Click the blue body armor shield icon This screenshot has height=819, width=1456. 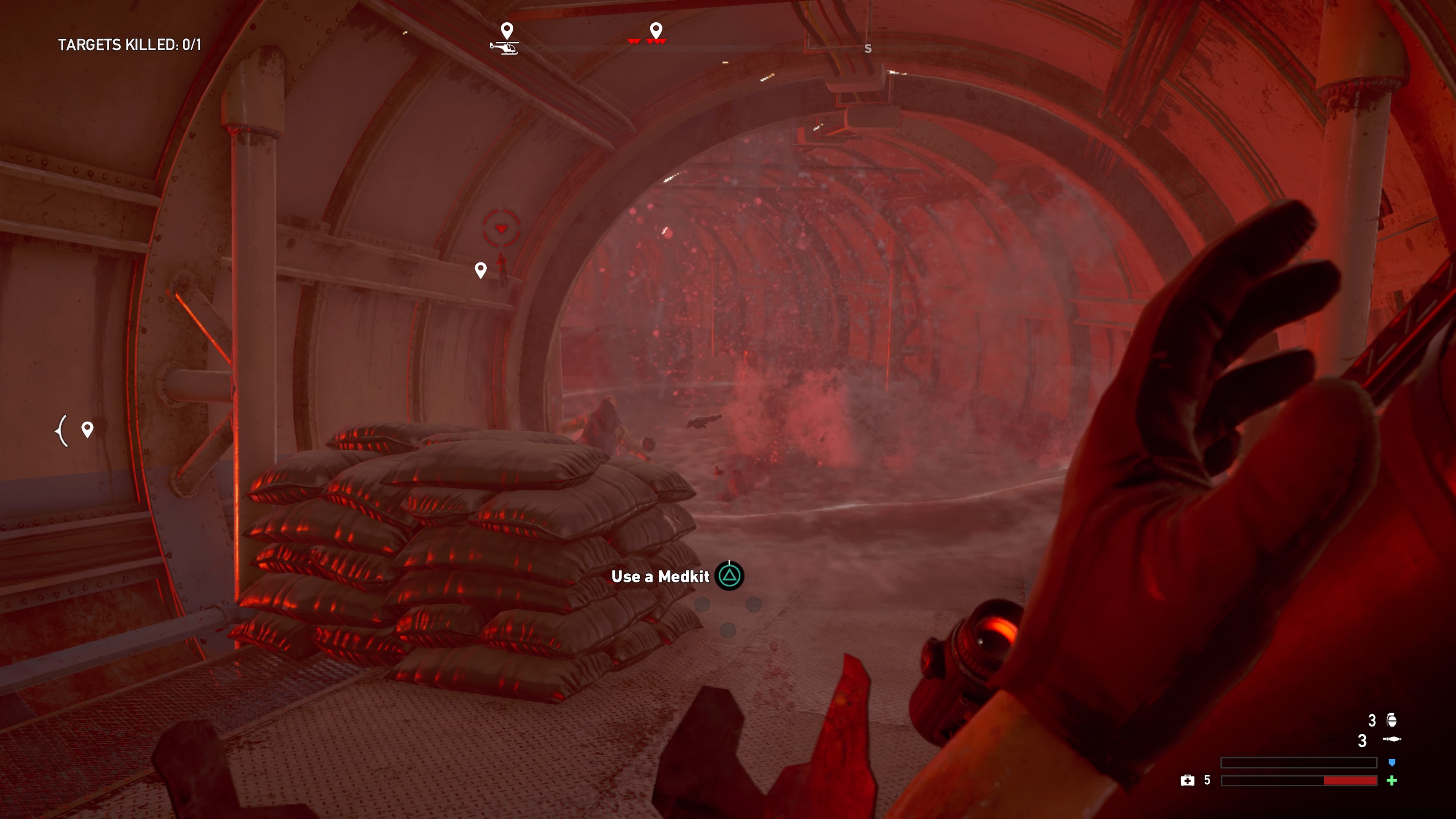point(1392,763)
